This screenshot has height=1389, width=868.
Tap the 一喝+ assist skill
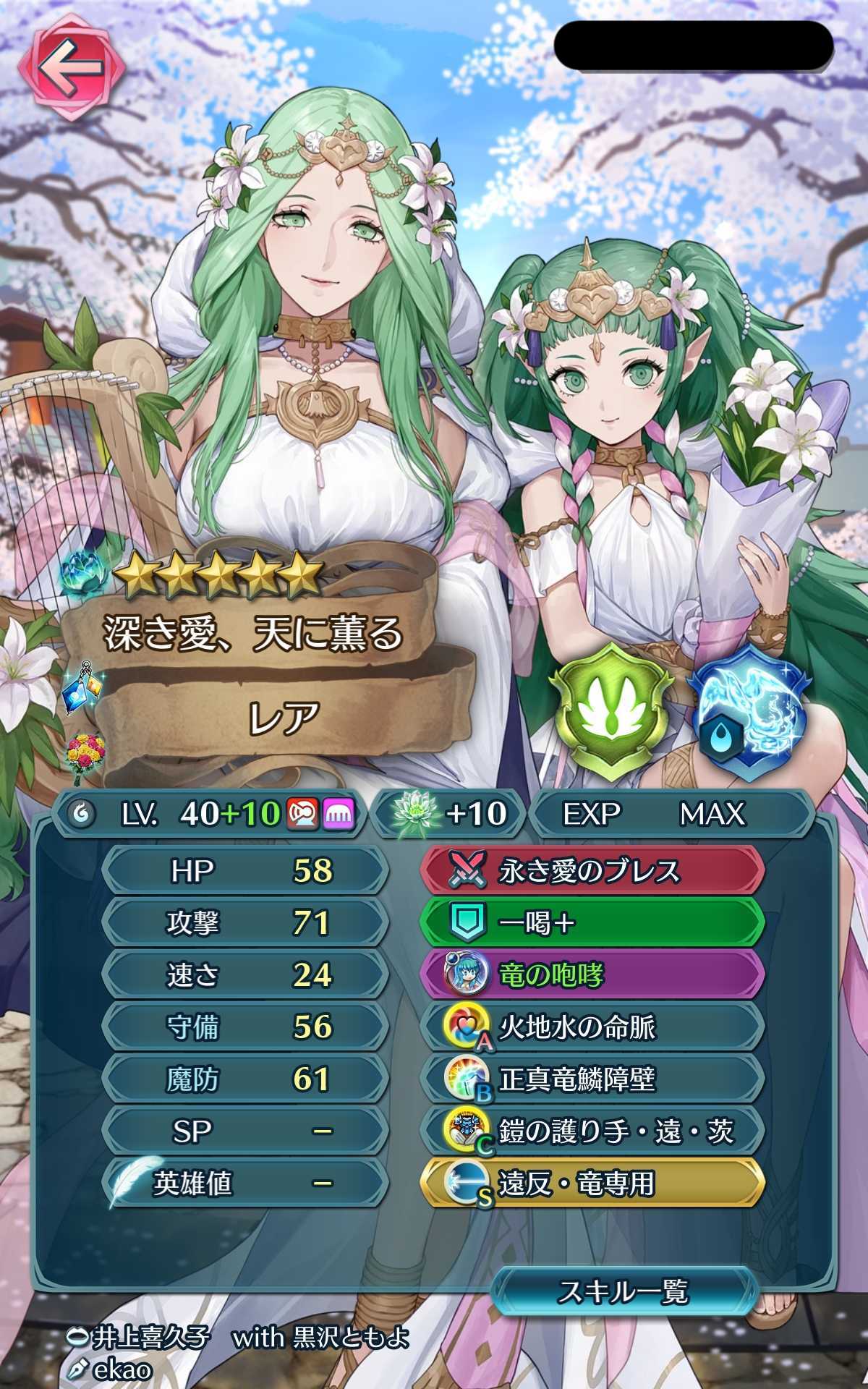(592, 923)
